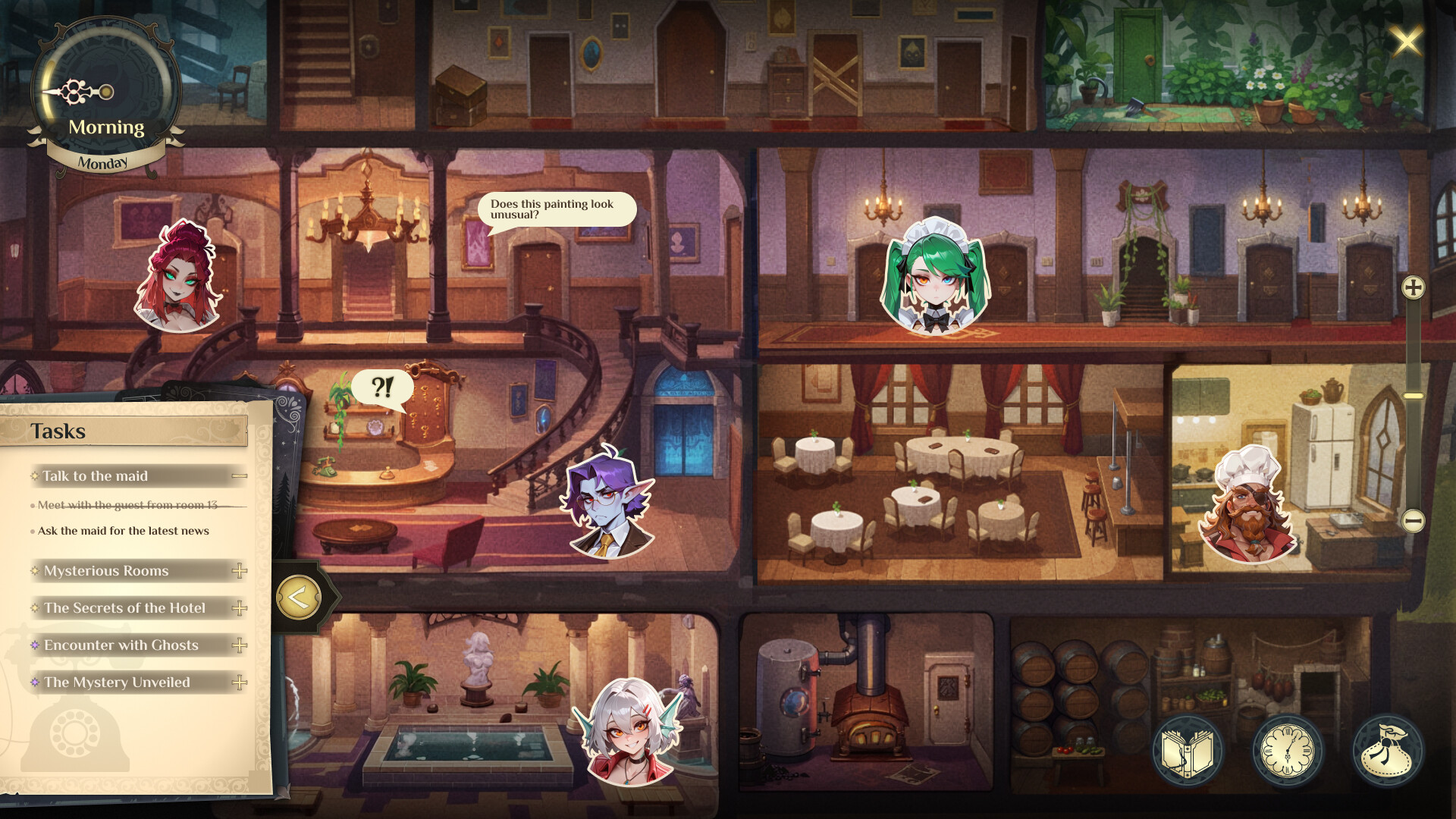Click the Morning clock widget showing Monday
The image size is (1456, 819).
point(106,91)
